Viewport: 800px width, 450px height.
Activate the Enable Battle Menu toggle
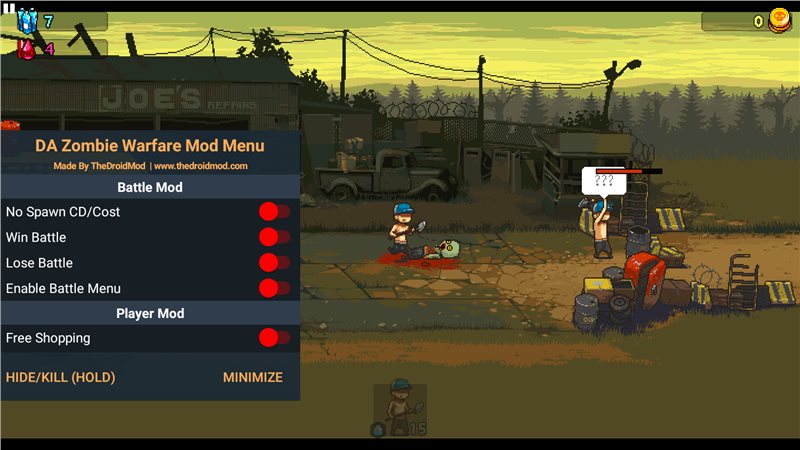pyautogui.click(x=274, y=288)
